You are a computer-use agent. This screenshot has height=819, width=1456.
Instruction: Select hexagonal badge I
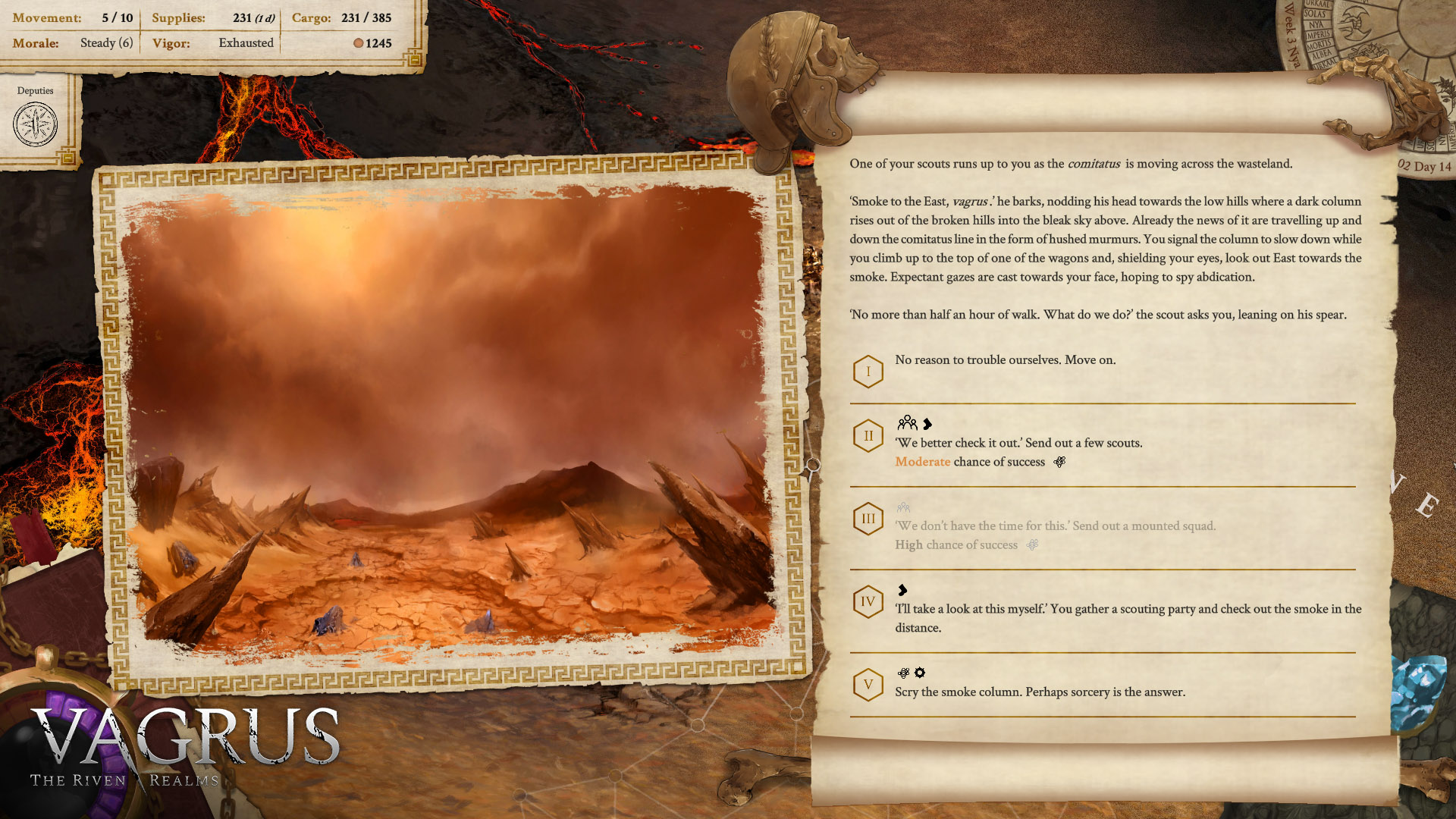(x=868, y=372)
